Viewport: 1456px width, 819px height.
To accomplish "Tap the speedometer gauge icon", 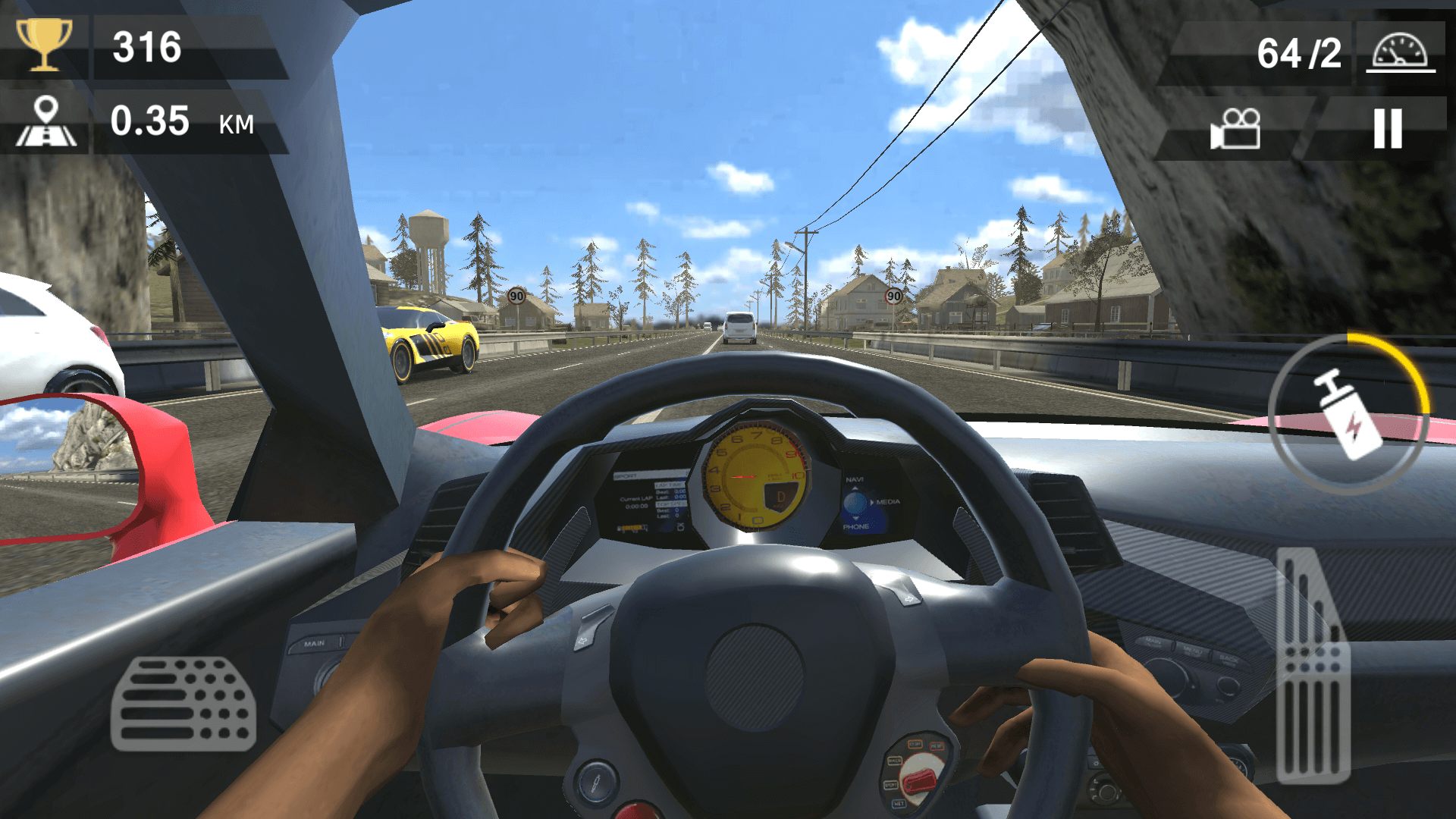I will pyautogui.click(x=1400, y=53).
